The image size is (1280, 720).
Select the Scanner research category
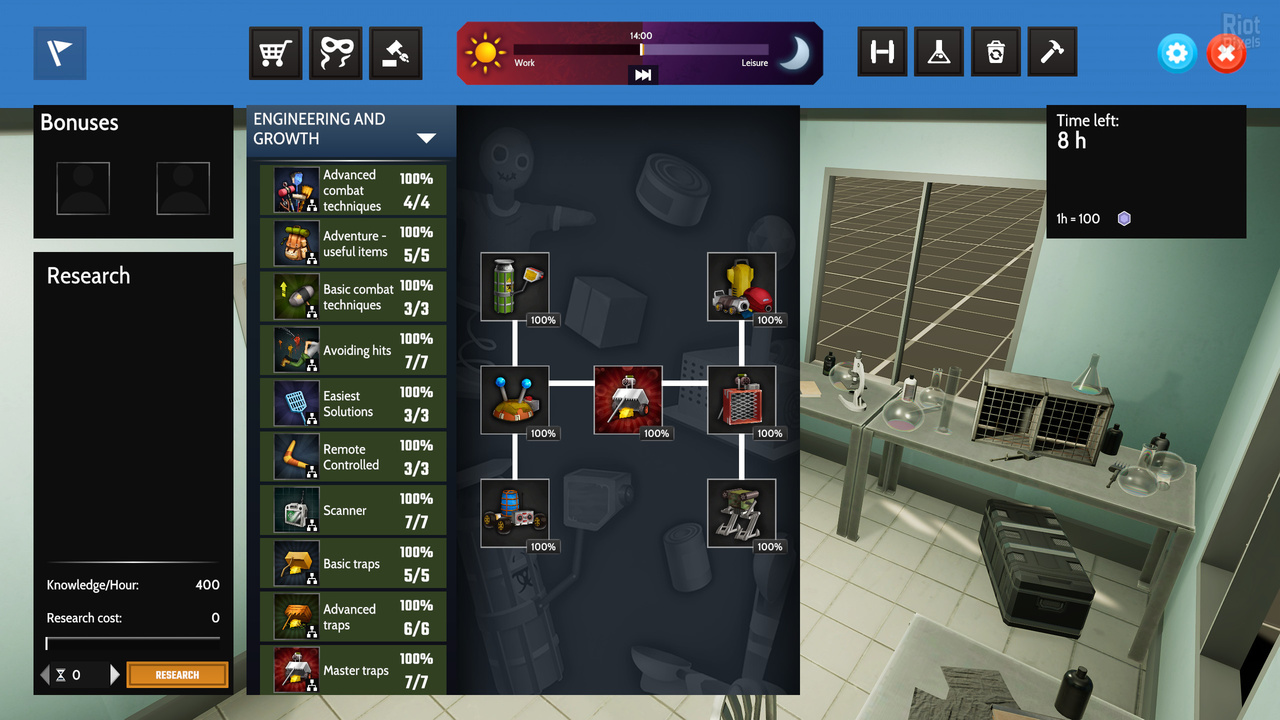click(x=353, y=510)
